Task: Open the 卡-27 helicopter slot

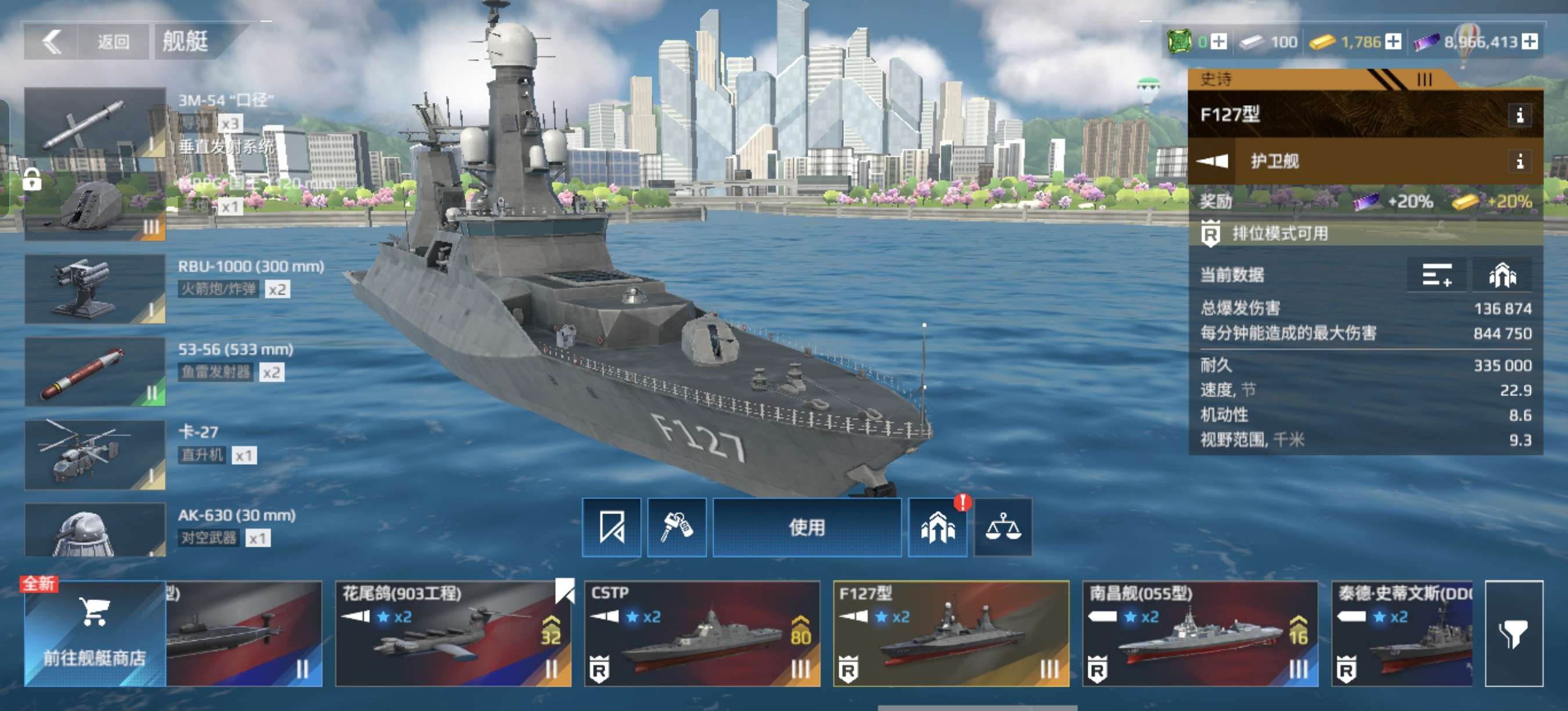Action: 95,454
